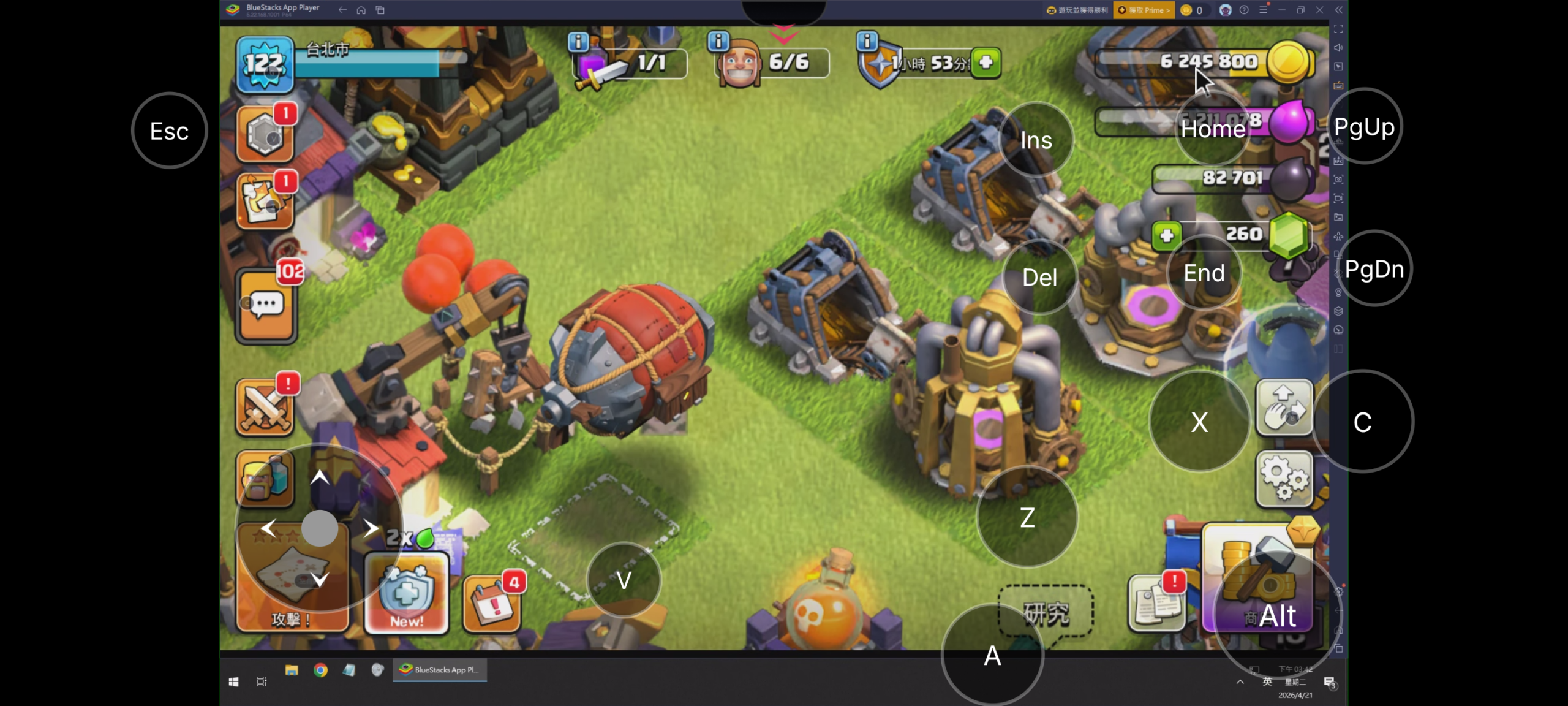Open the settings gears button
1568x706 pixels.
[x=1284, y=478]
